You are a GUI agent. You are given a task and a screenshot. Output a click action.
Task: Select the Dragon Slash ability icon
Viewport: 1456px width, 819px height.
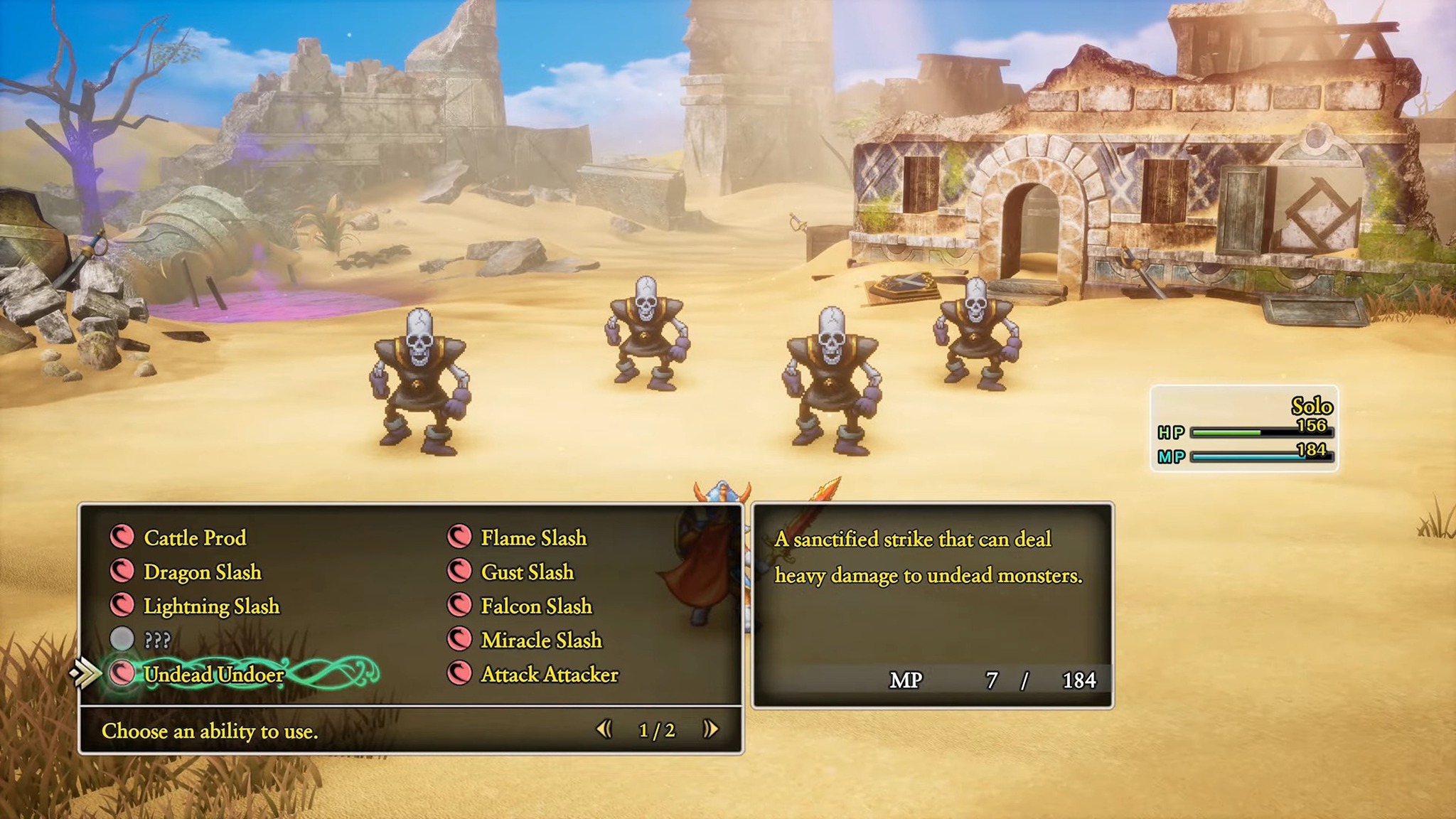(124, 572)
